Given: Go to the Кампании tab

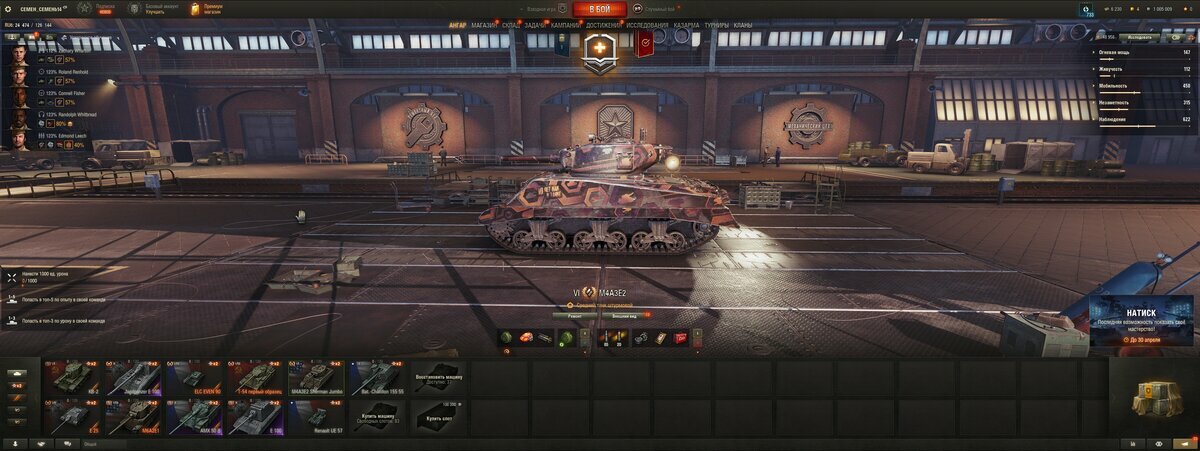Looking at the screenshot, I should pyautogui.click(x=565, y=24).
